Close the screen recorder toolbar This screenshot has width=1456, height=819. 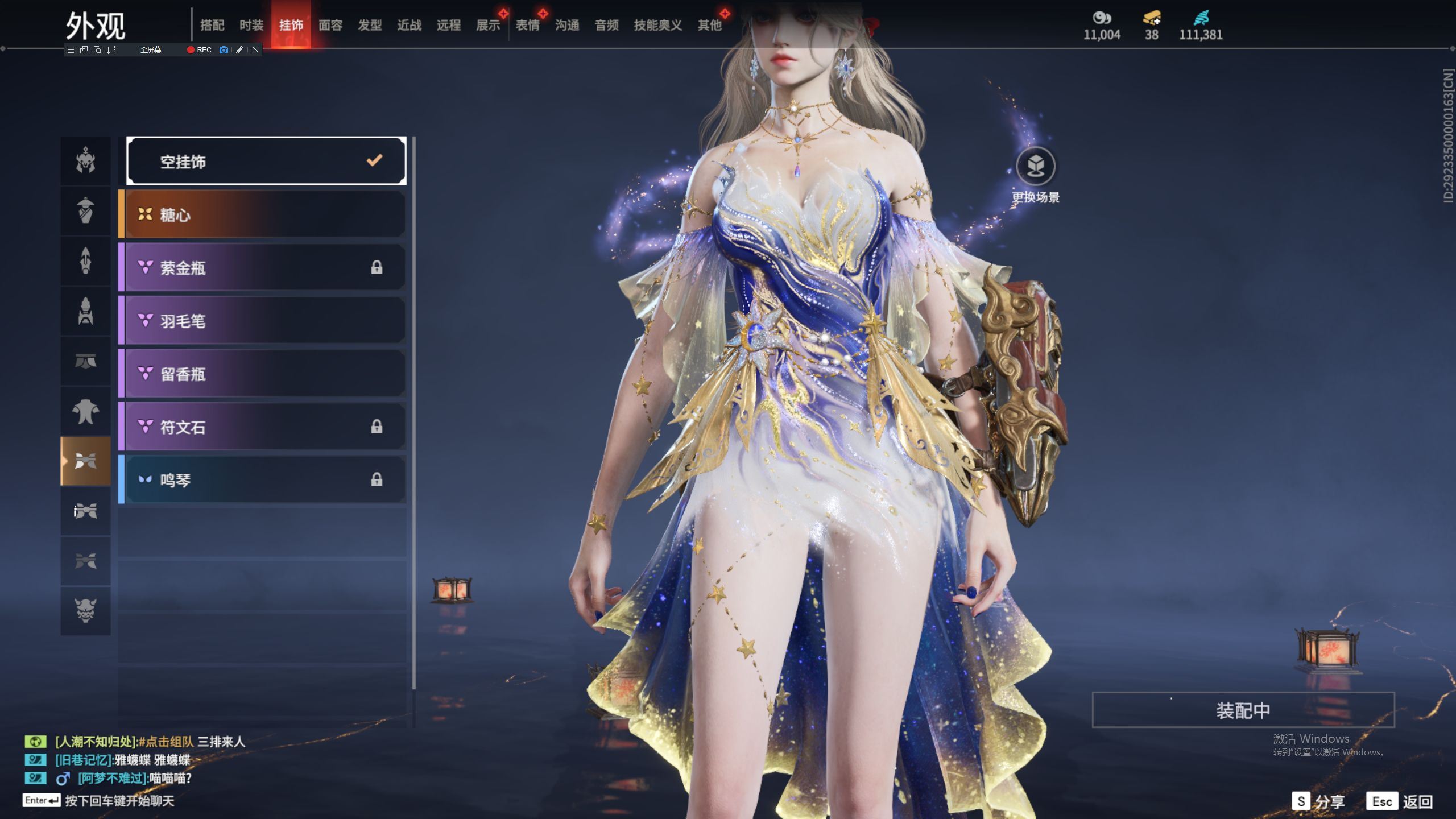256,50
